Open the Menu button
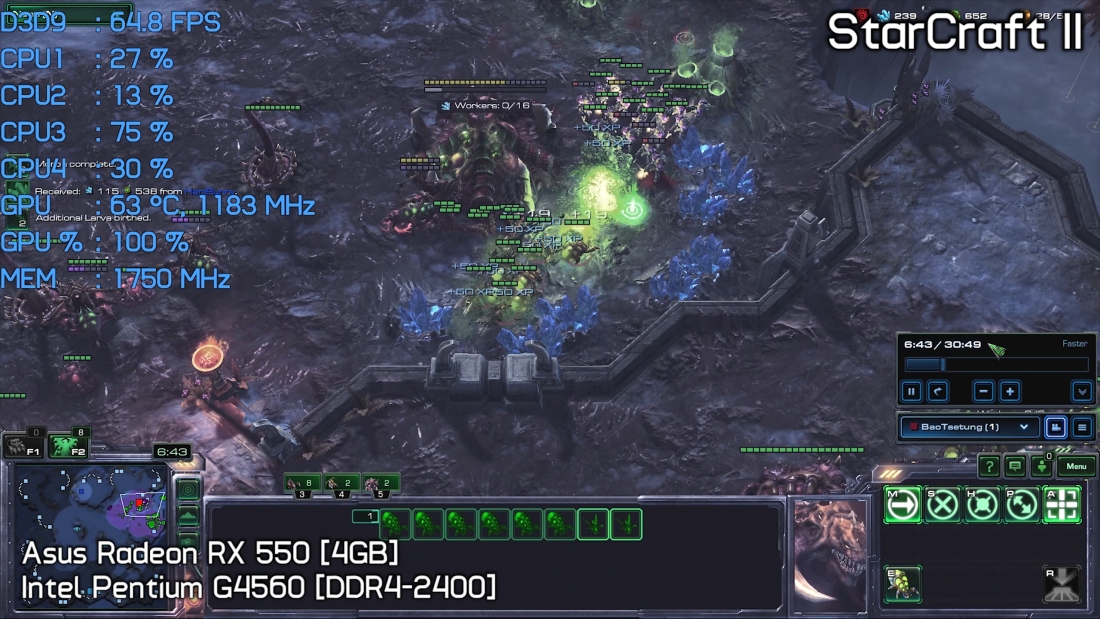This screenshot has width=1100, height=619. [1076, 466]
